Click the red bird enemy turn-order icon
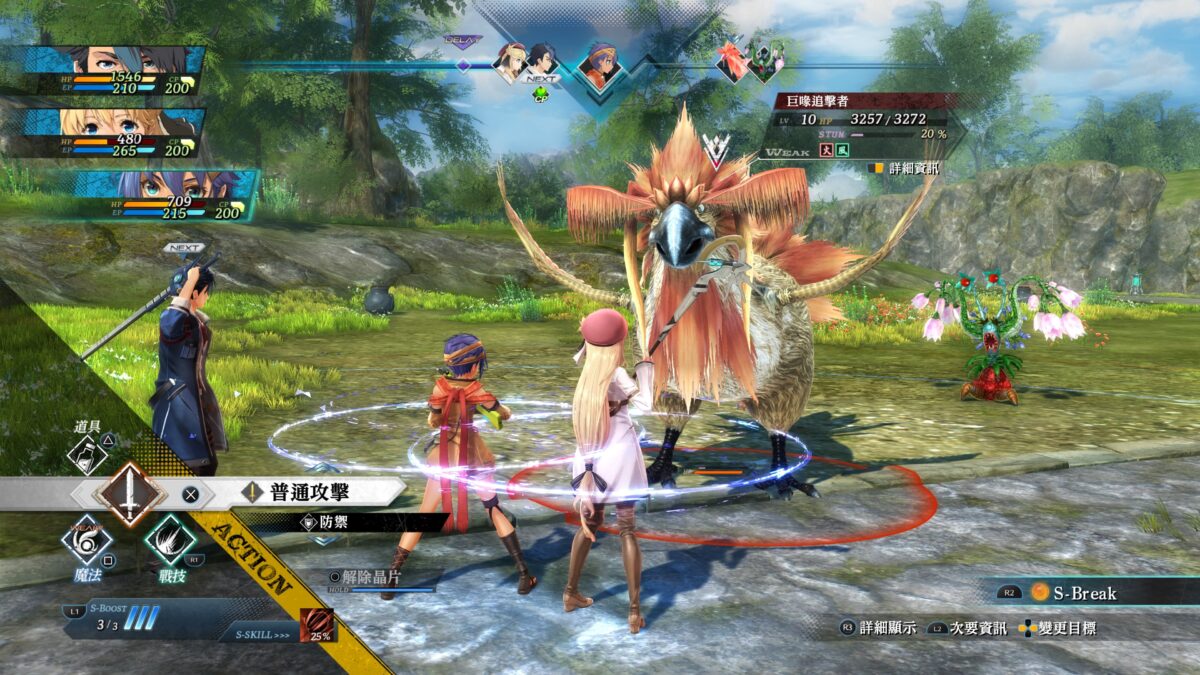Viewport: 1200px width, 675px height. click(x=731, y=62)
